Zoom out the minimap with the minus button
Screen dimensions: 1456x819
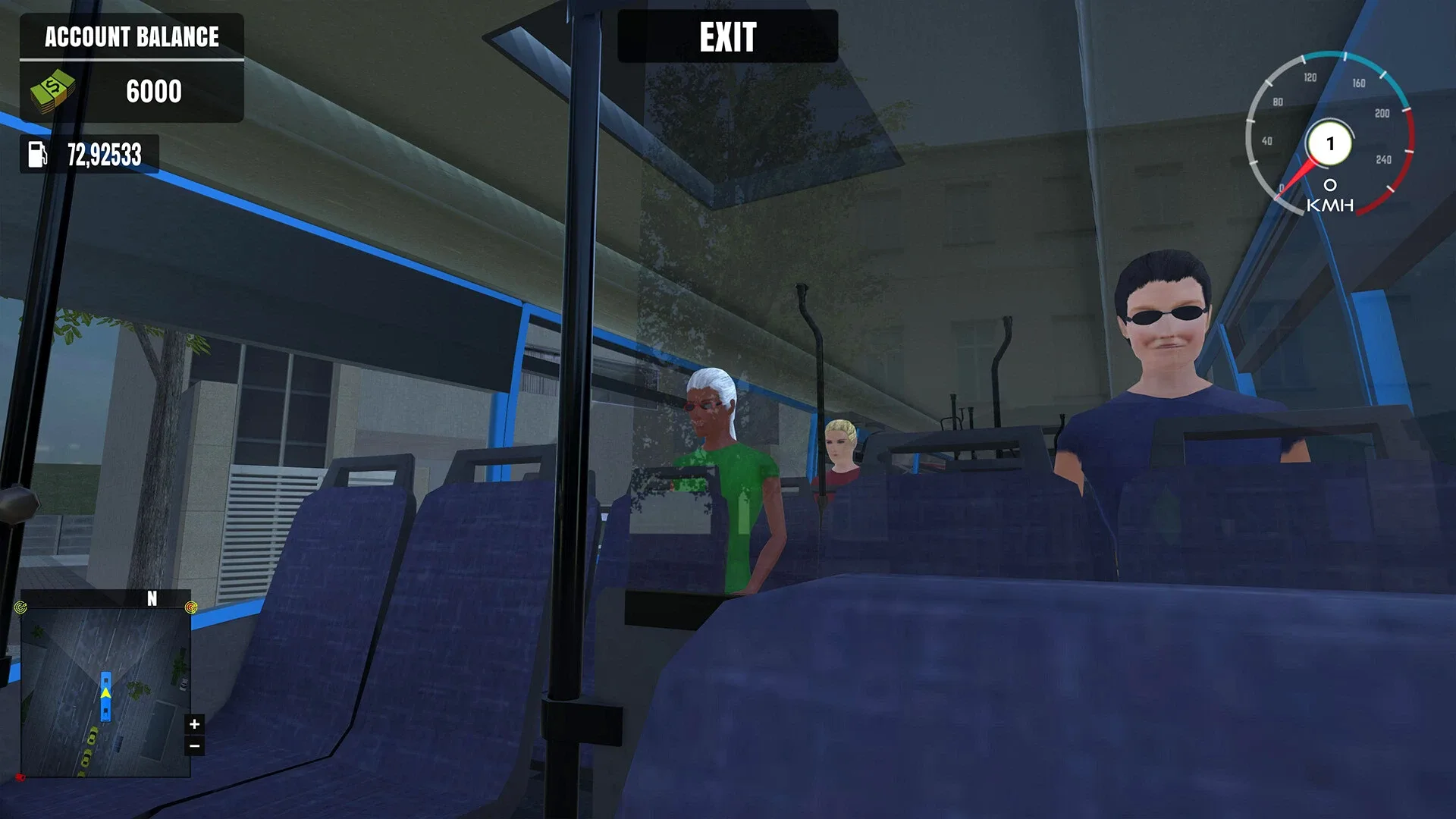pyautogui.click(x=194, y=745)
